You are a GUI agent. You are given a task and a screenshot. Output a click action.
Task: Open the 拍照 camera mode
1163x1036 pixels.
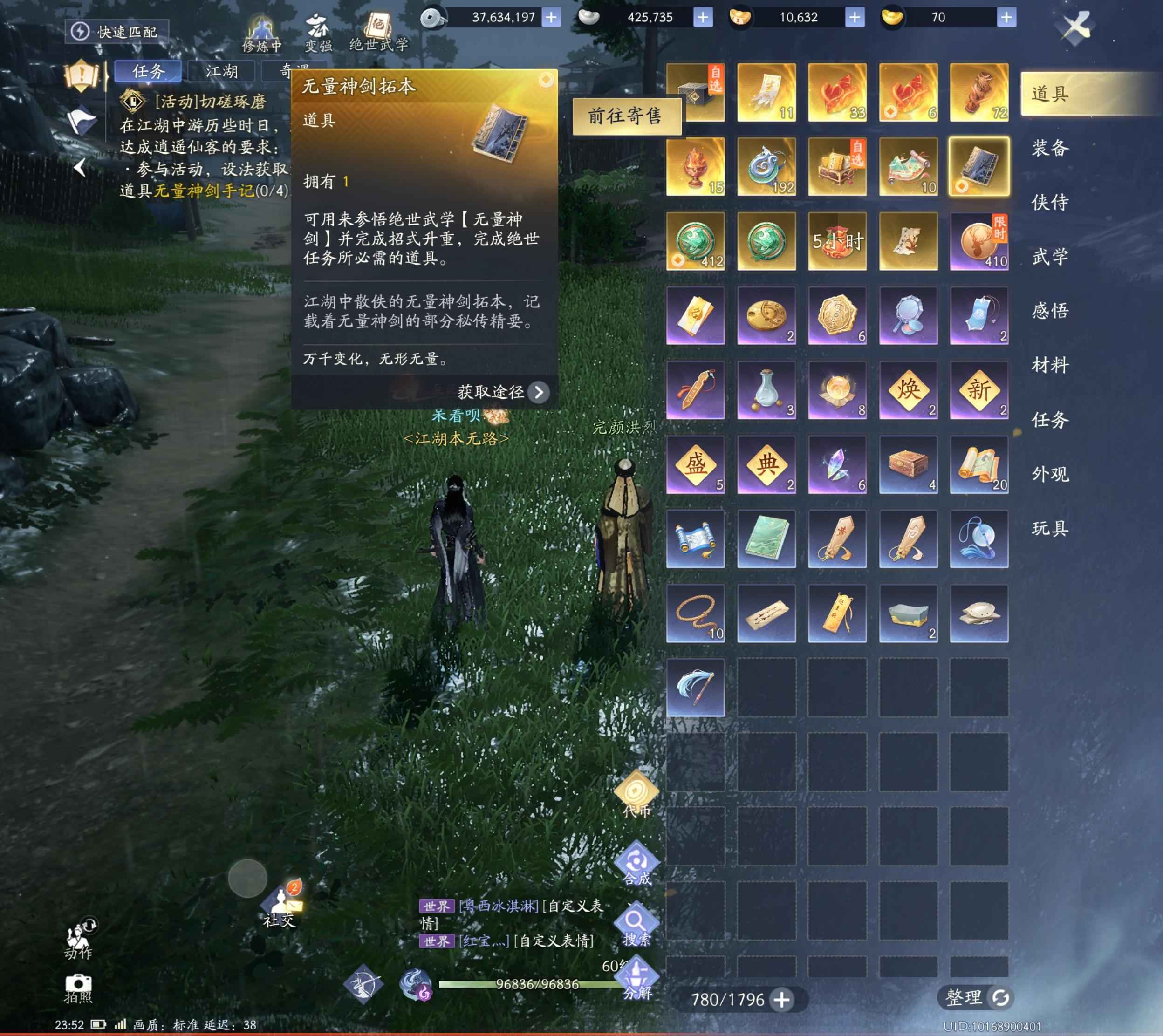[78, 988]
